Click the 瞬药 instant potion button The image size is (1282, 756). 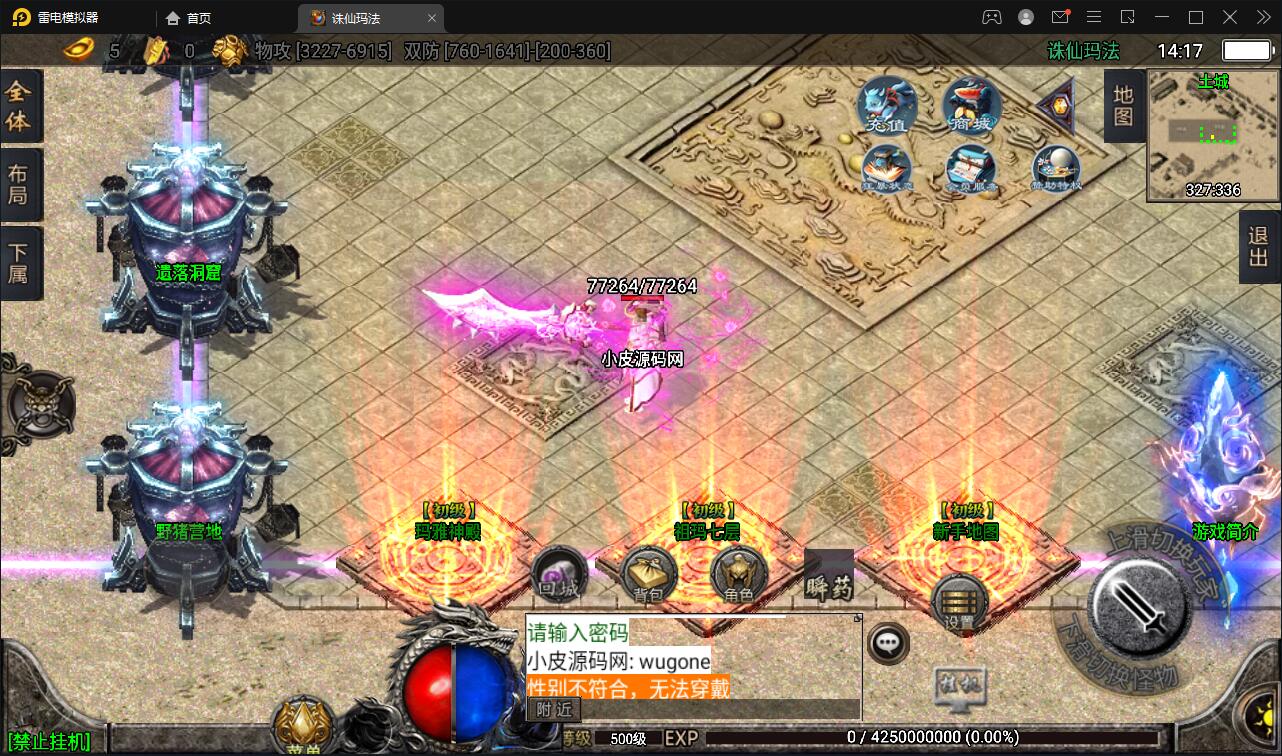point(829,578)
